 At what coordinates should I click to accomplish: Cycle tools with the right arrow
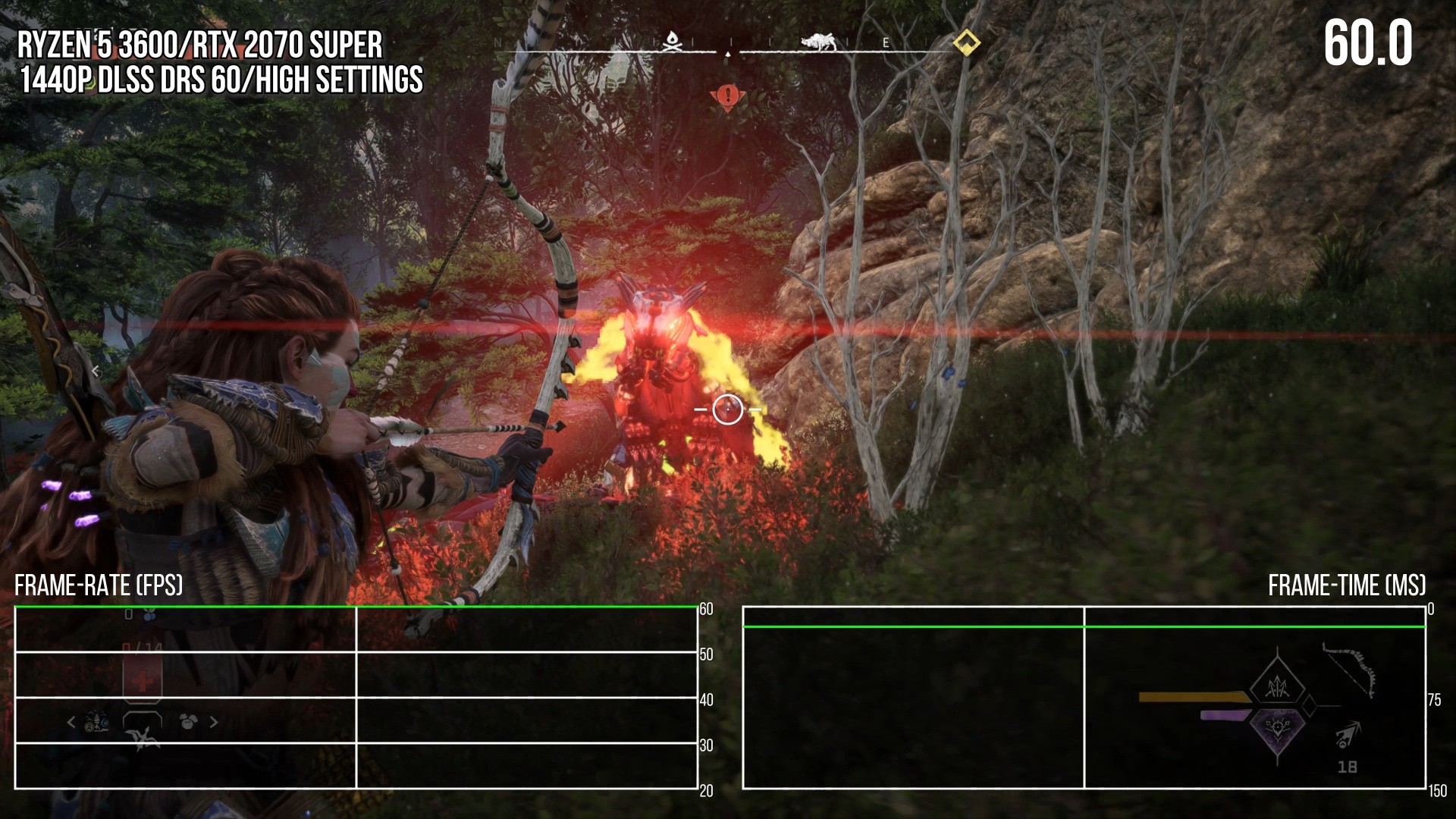[214, 722]
